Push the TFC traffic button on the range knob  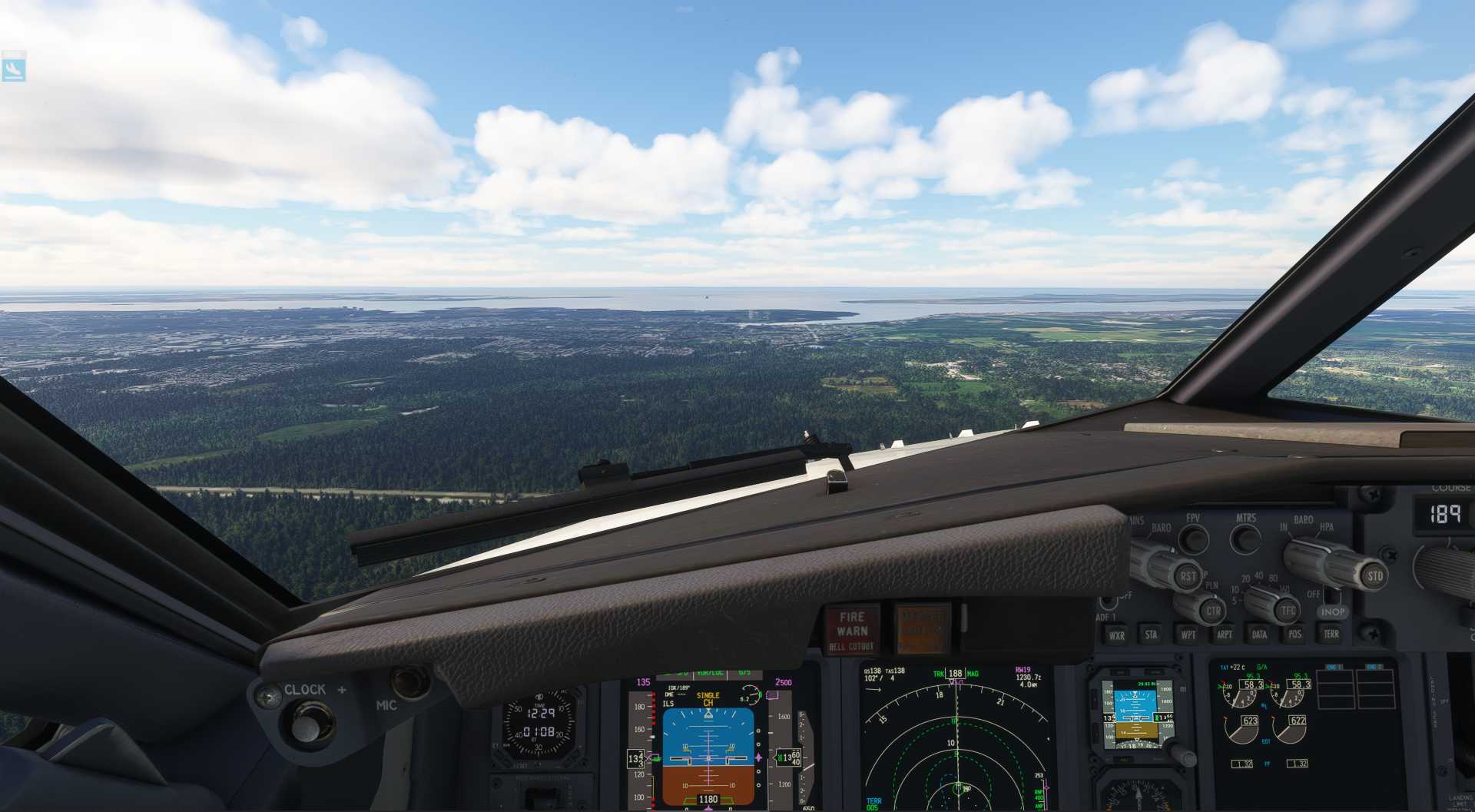point(1288,611)
